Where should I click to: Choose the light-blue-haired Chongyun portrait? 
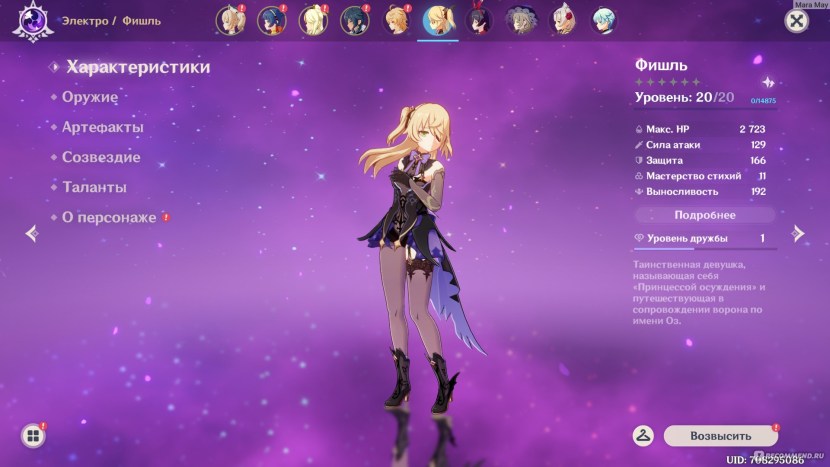tap(600, 20)
